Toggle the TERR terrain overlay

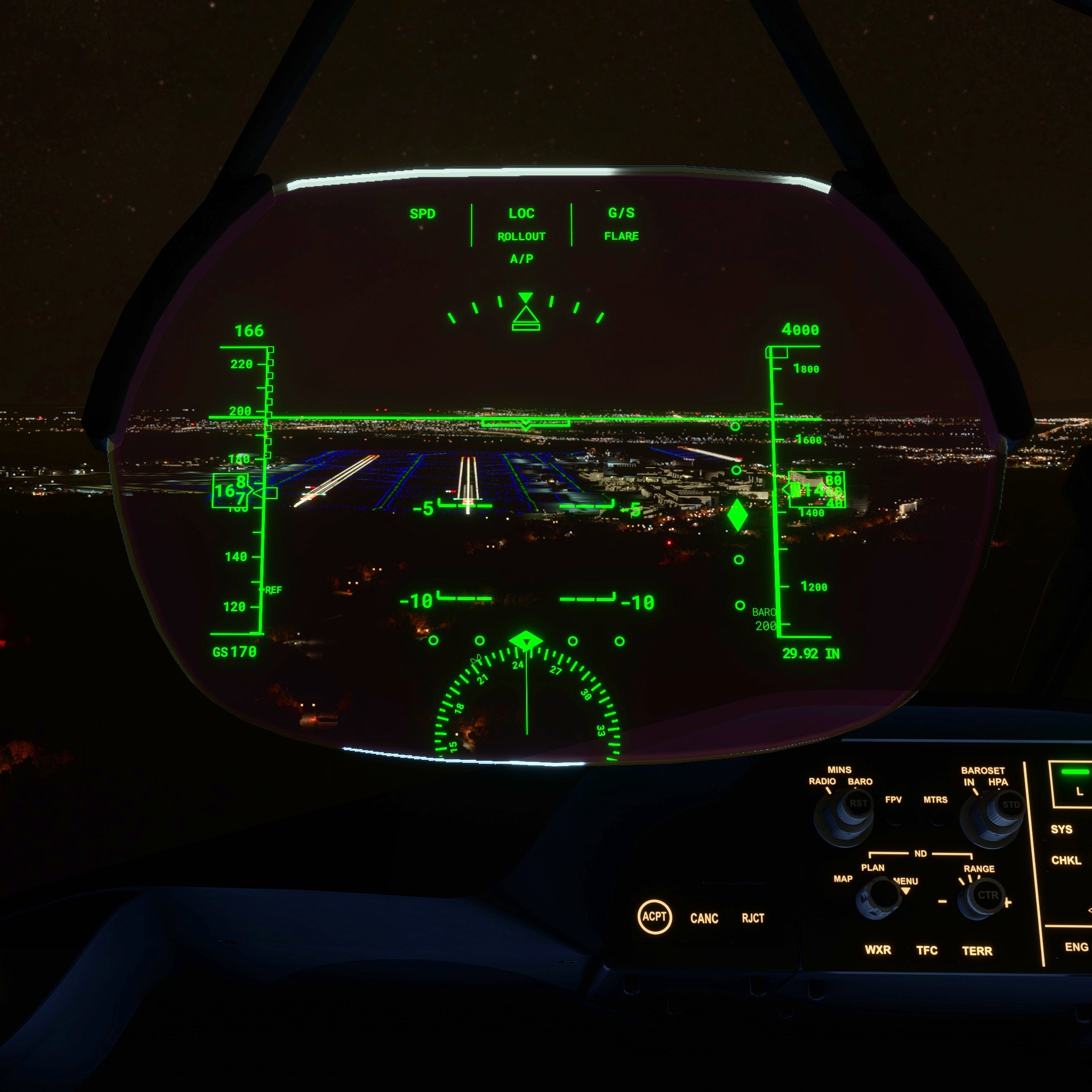(978, 950)
